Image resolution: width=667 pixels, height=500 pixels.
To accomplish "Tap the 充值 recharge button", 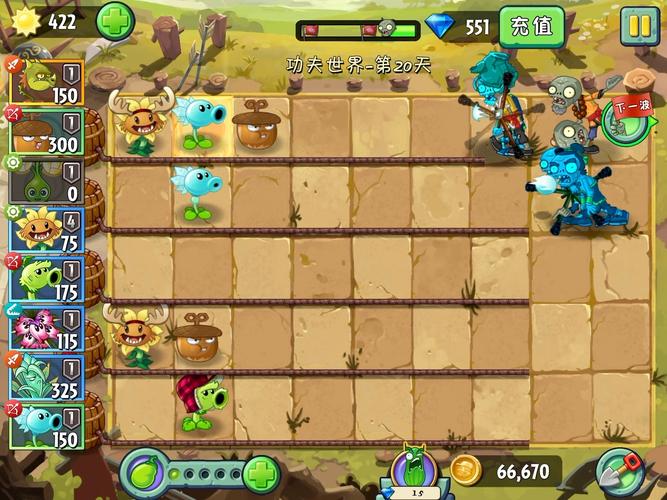I will coord(531,27).
